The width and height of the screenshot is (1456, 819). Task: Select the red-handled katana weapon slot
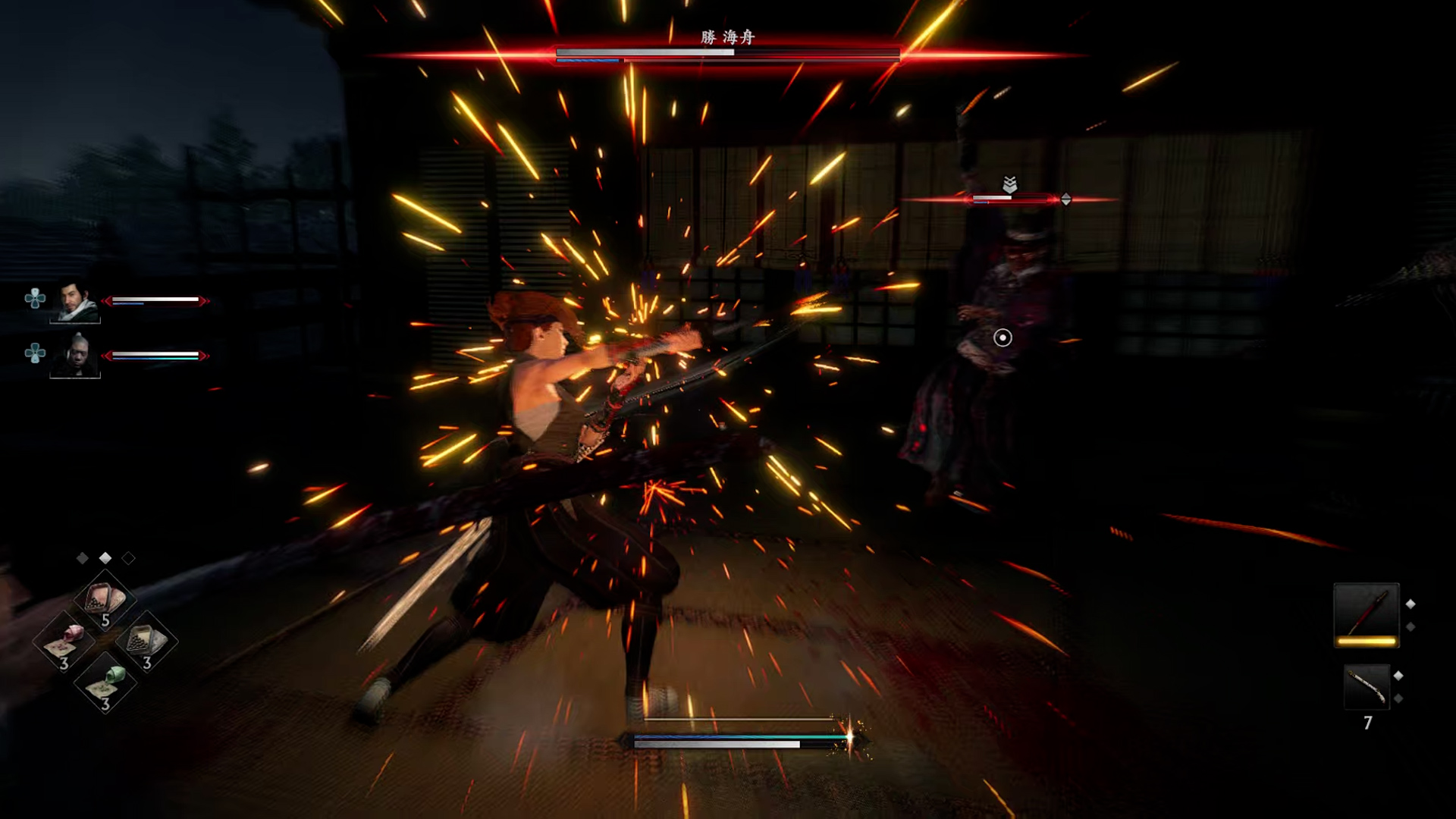[1367, 614]
